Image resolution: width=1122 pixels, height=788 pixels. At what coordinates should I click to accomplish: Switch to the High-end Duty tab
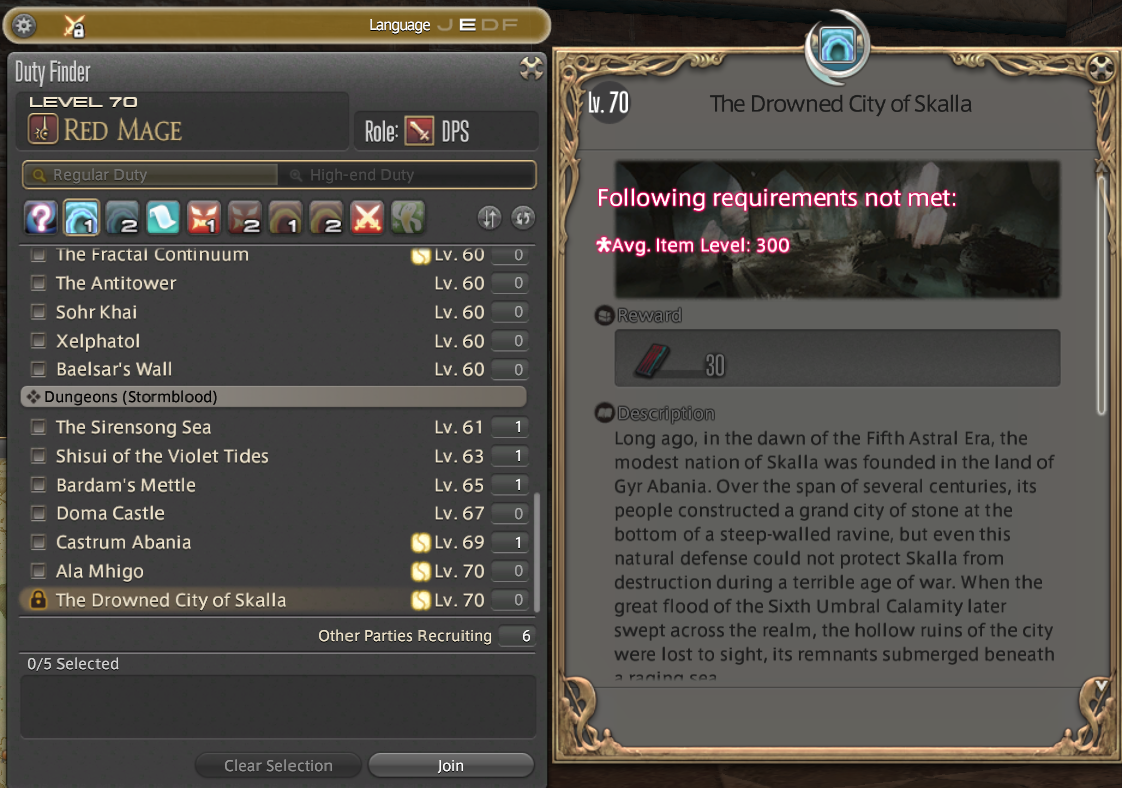406,175
